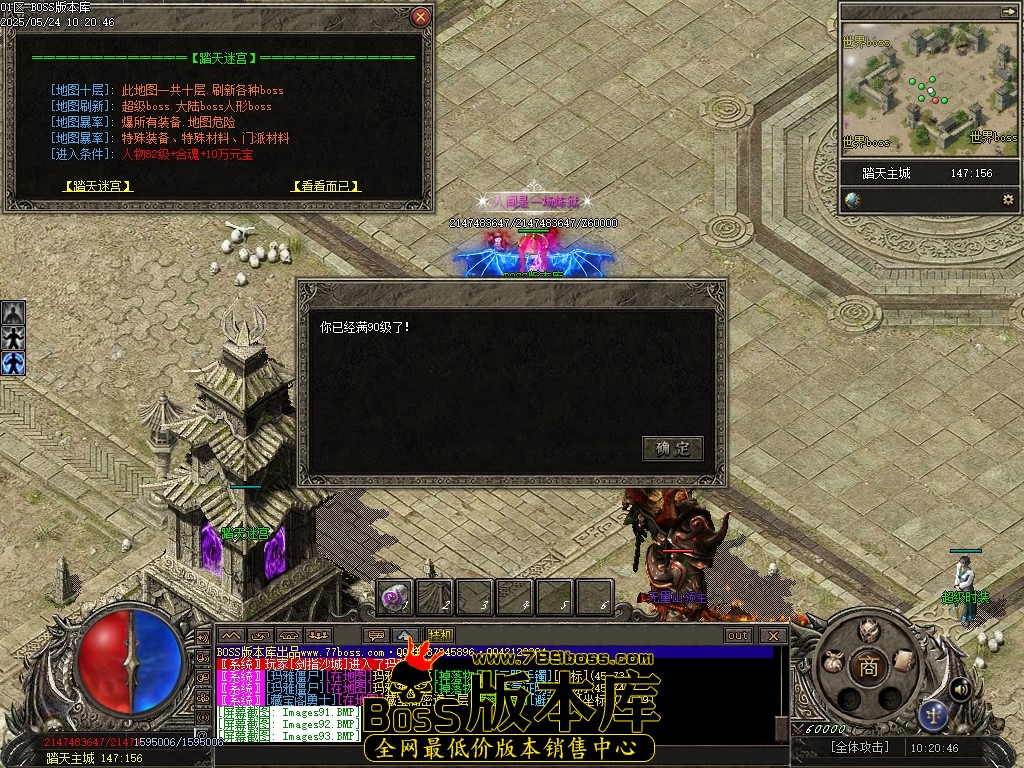Viewport: 1024px width, 768px height.
Task: Close the 踏天迷宫 info panel
Action: (421, 17)
